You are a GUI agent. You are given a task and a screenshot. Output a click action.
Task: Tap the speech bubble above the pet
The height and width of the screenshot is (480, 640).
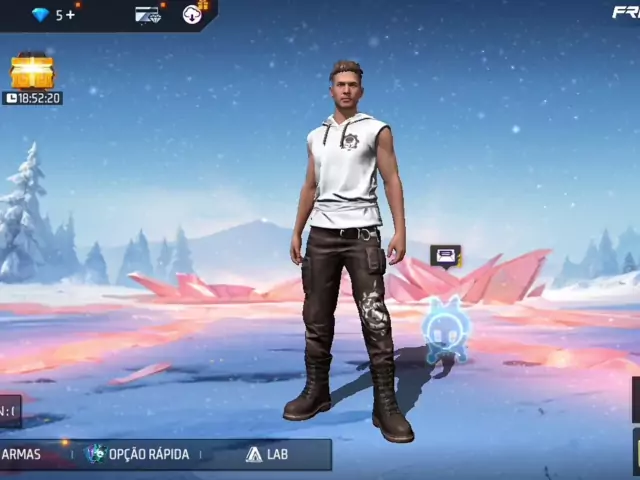pyautogui.click(x=445, y=256)
